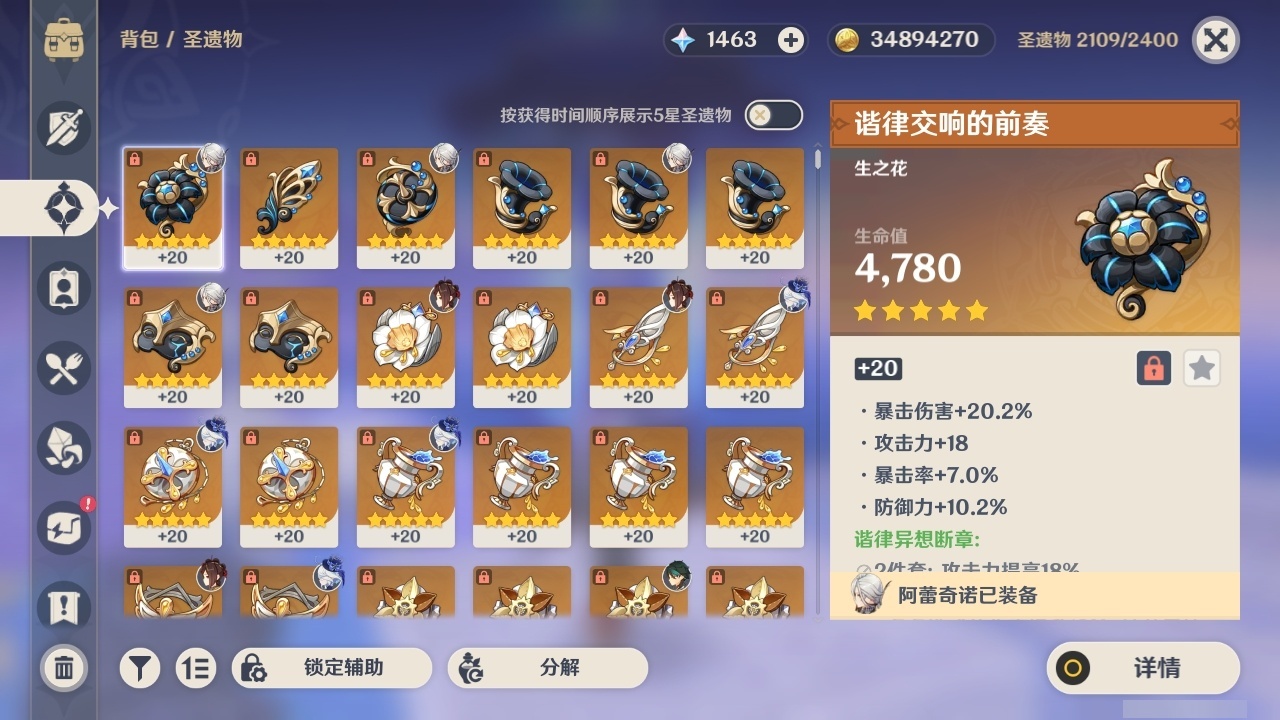Click the primogem plus button to top up

click(792, 40)
